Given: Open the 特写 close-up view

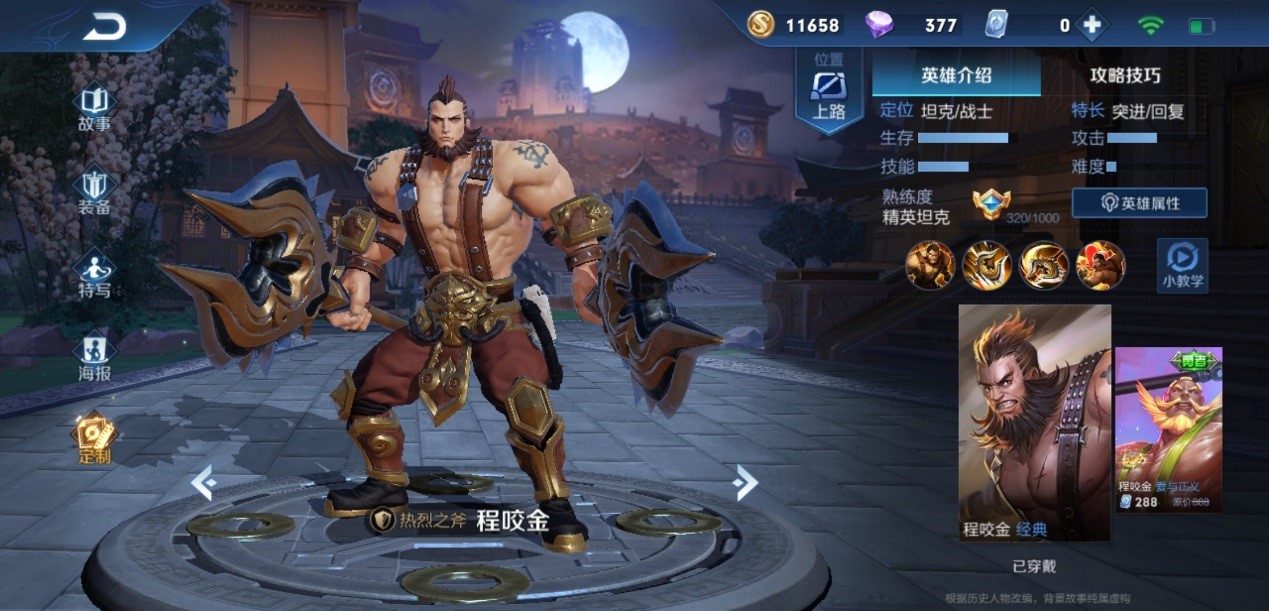Looking at the screenshot, I should point(95,275).
